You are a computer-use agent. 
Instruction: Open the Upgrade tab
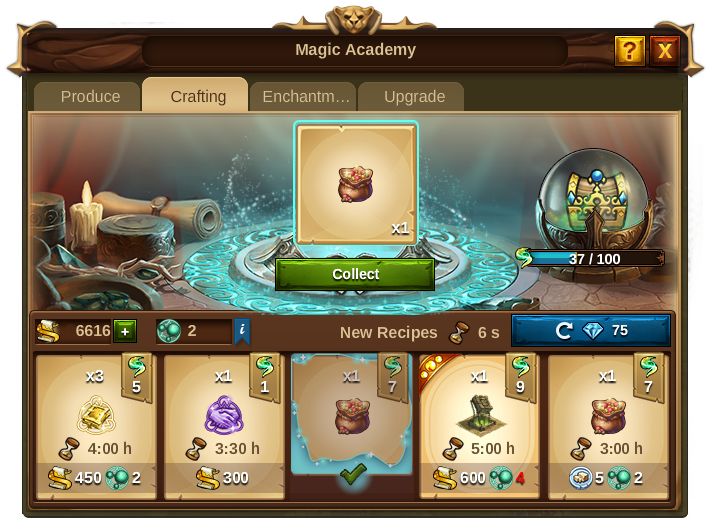coord(414,97)
